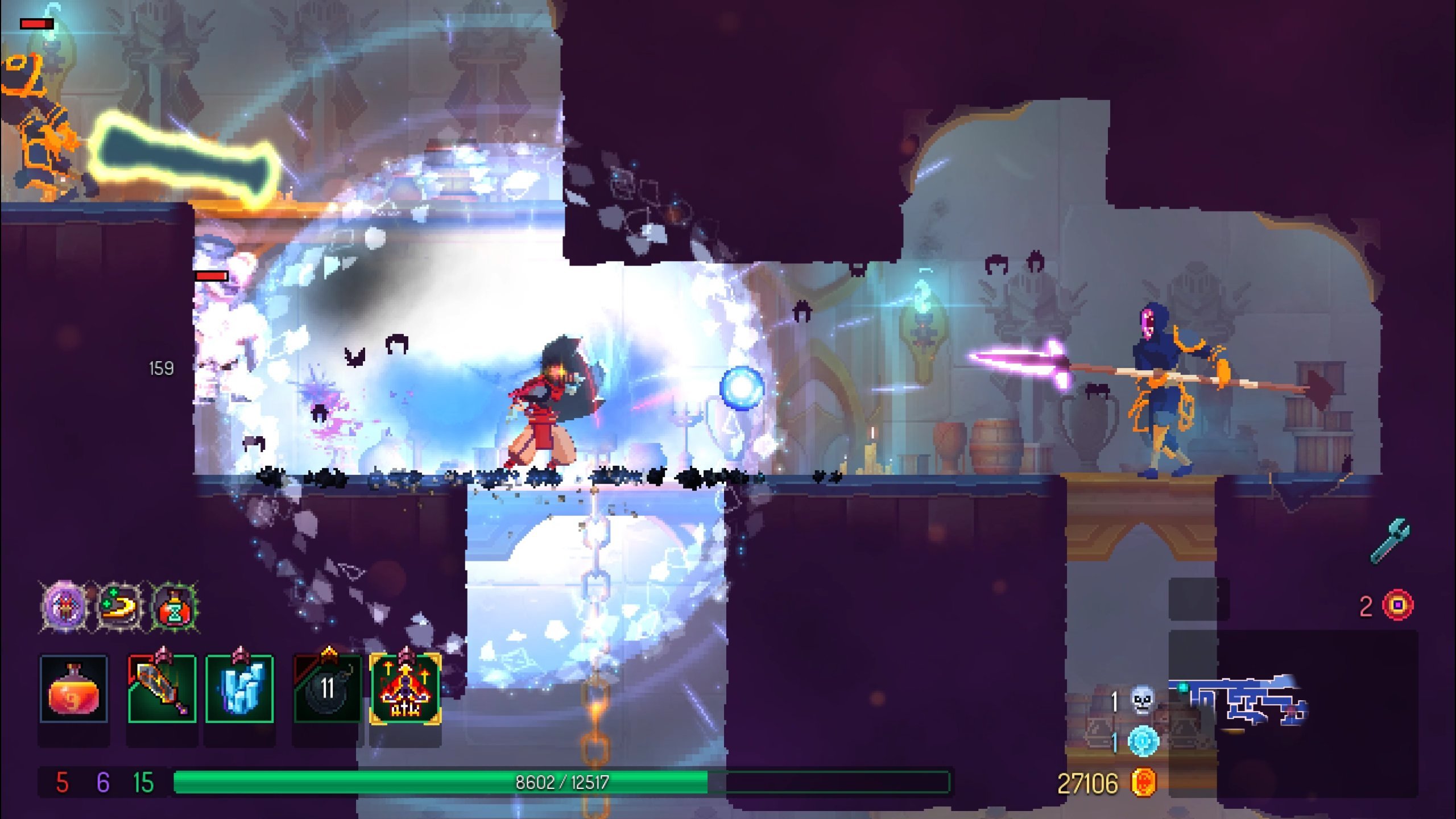Activate the gold-framed ATK skill slot
The height and width of the screenshot is (819, 1456).
[405, 689]
